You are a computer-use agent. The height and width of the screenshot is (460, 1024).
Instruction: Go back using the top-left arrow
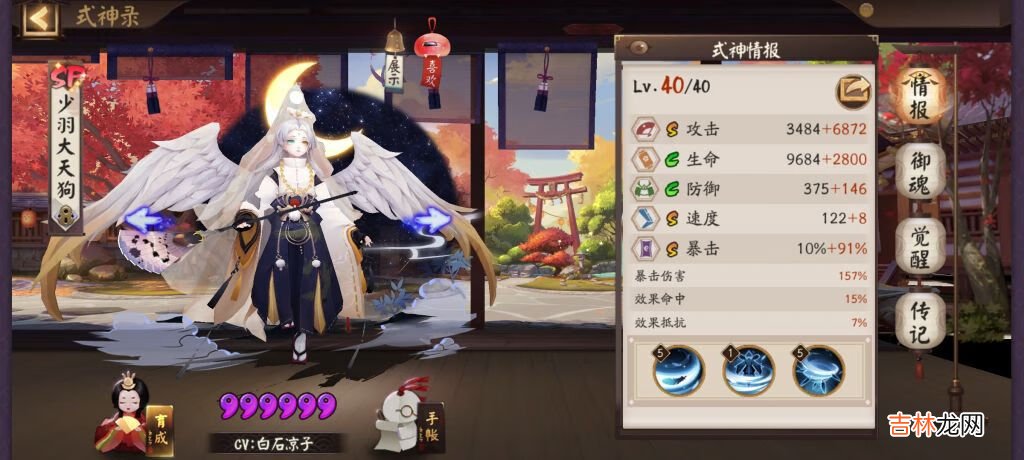39,19
